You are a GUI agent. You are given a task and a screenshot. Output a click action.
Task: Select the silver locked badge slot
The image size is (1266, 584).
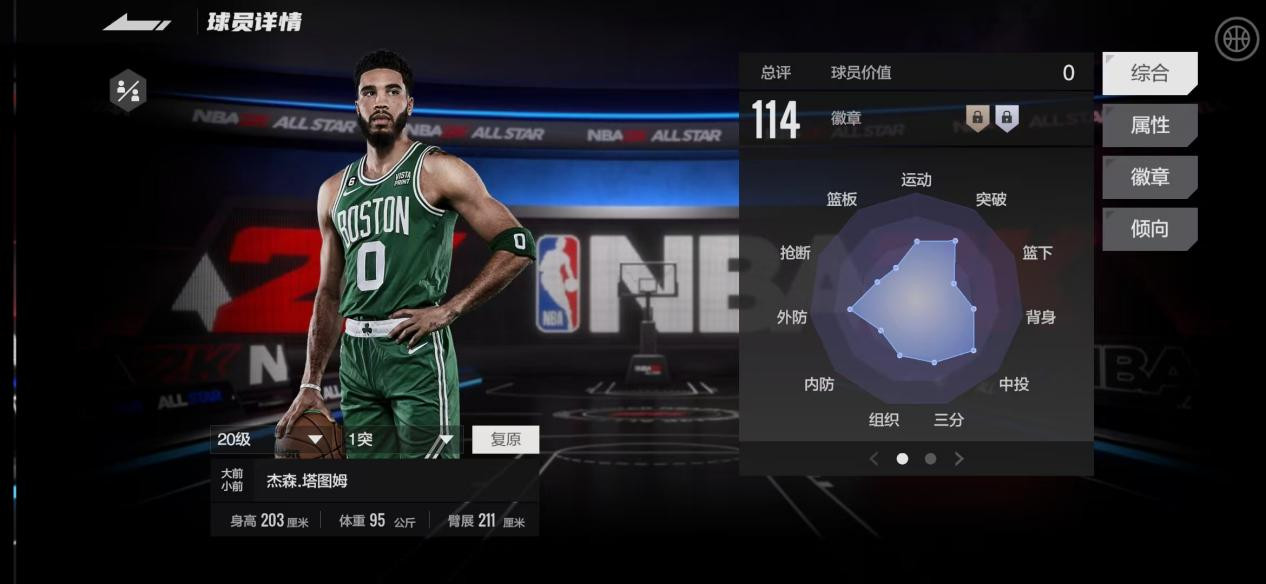point(1006,118)
